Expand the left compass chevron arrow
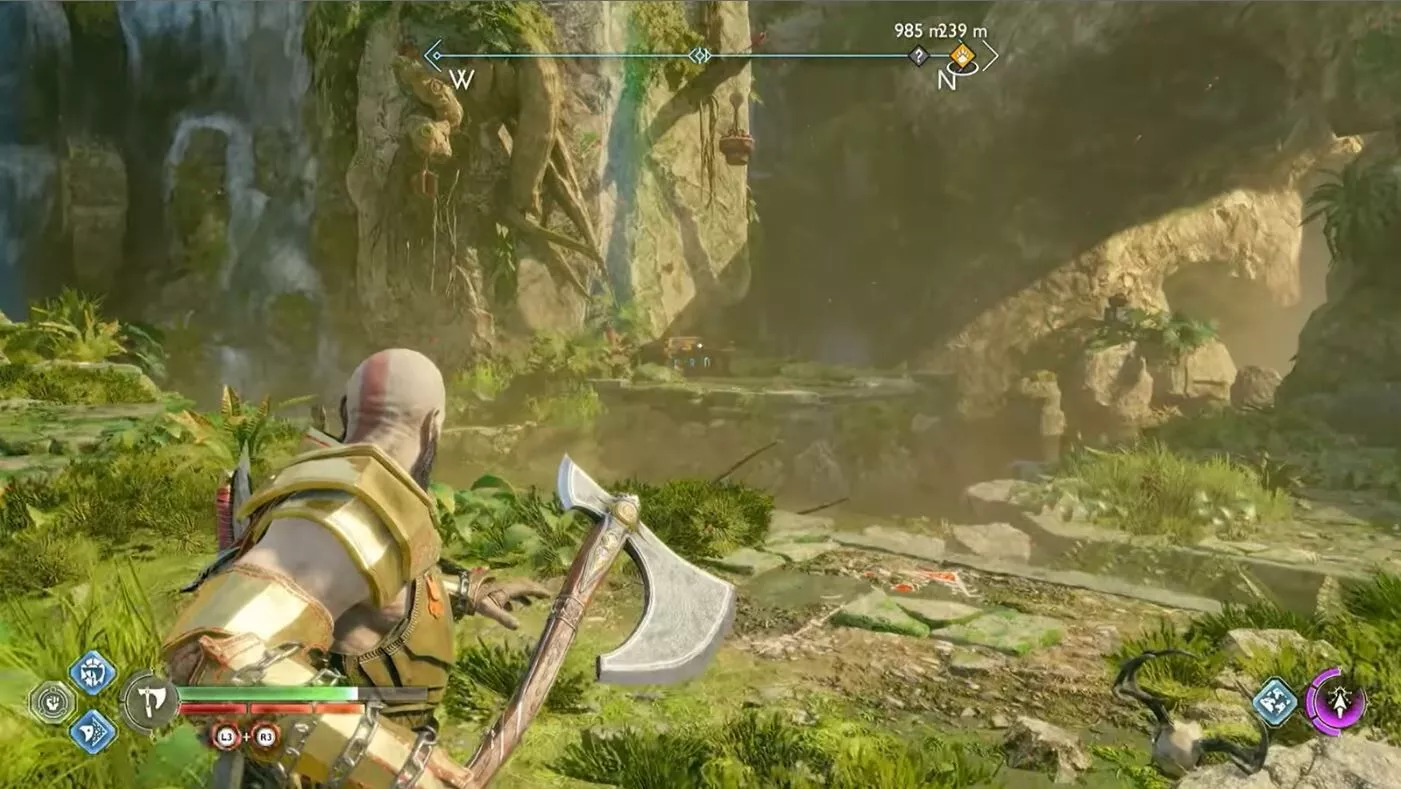The width and height of the screenshot is (1401, 789). (431, 55)
